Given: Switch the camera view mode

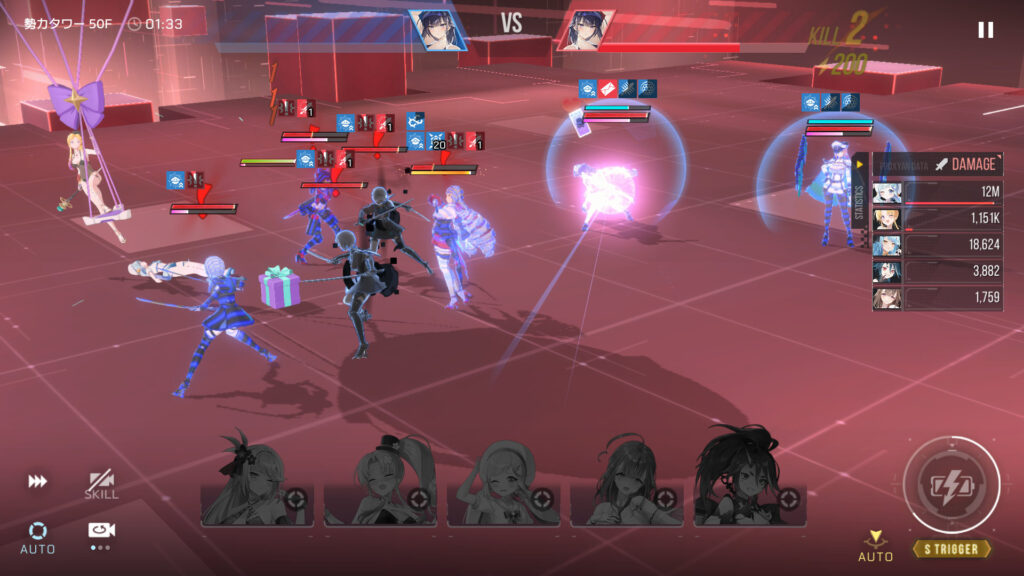Looking at the screenshot, I should (101, 533).
